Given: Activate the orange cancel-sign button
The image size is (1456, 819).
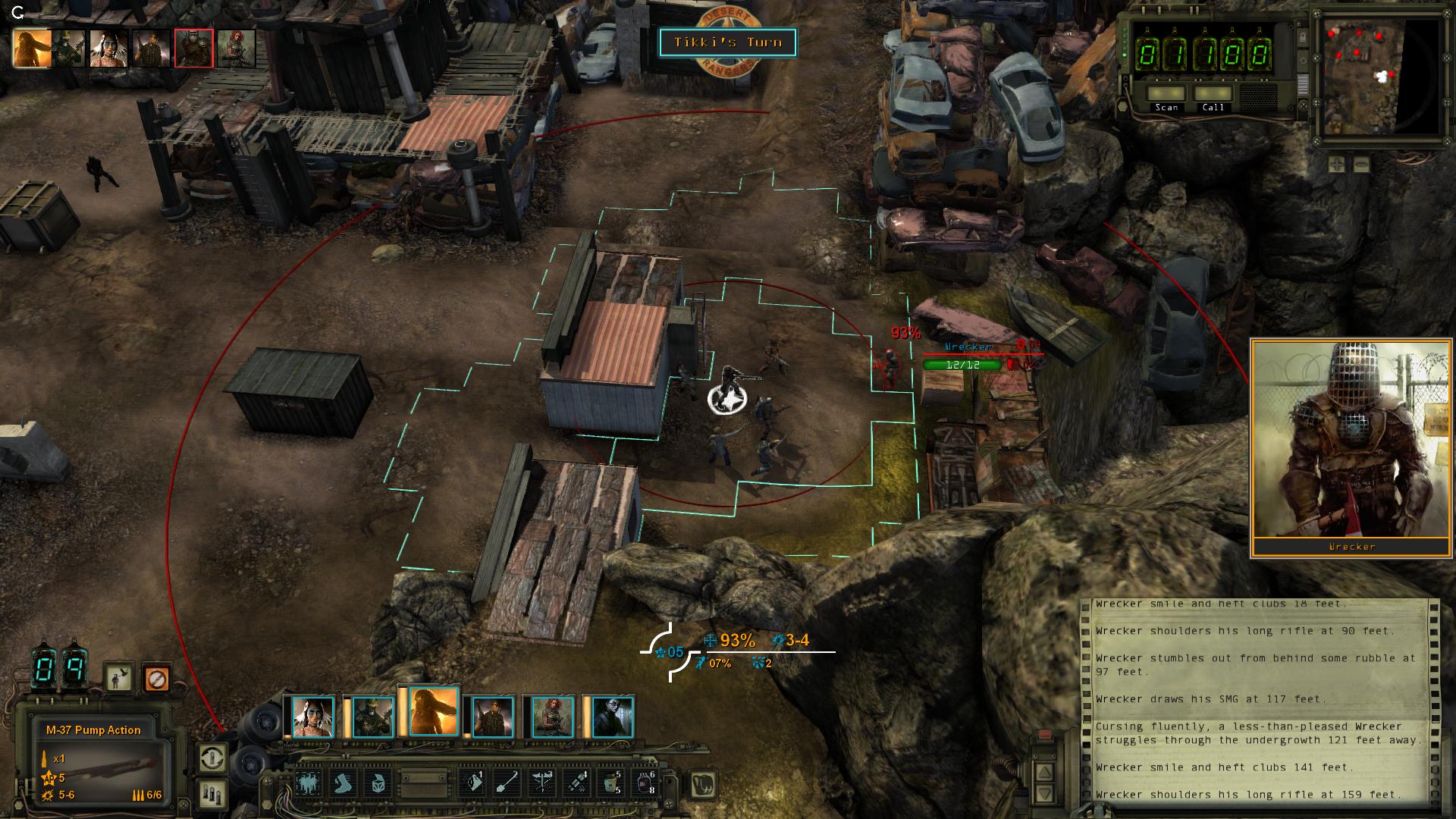Looking at the screenshot, I should 156,678.
